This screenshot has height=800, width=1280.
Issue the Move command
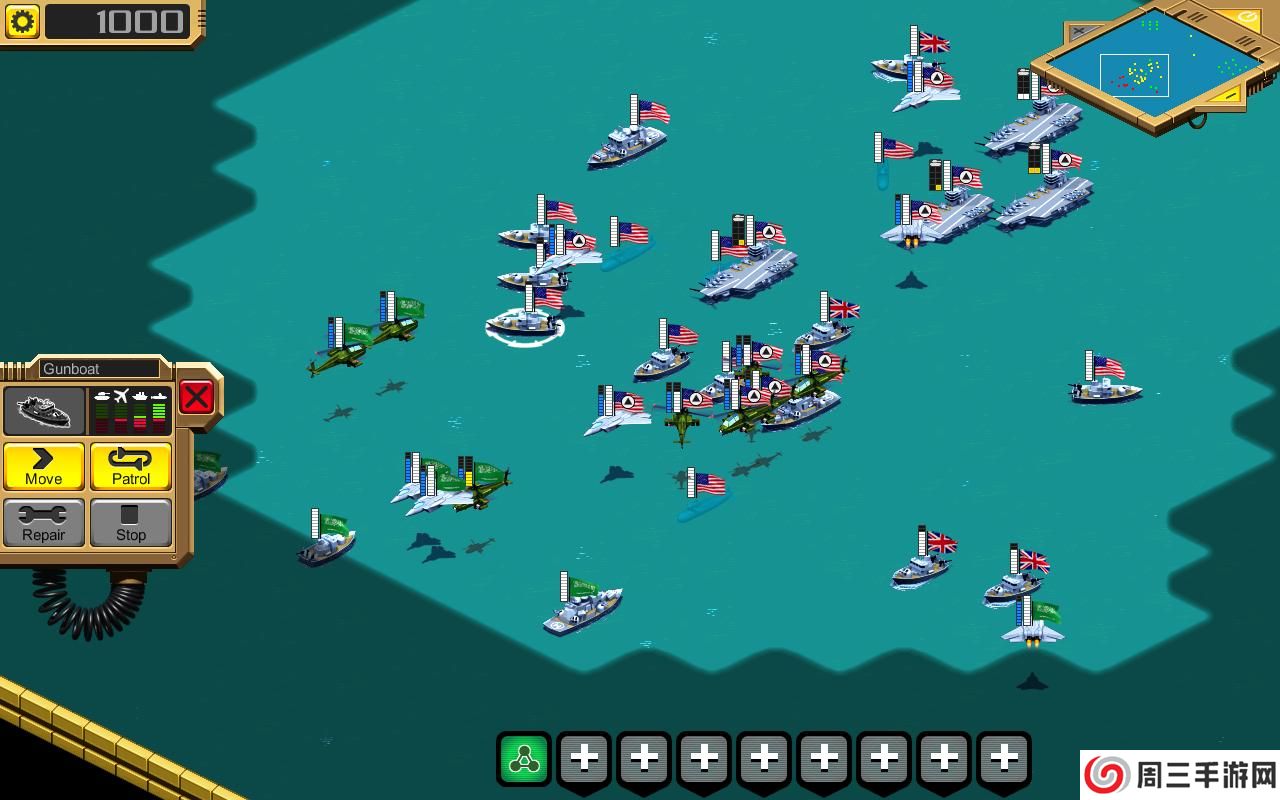(x=44, y=467)
